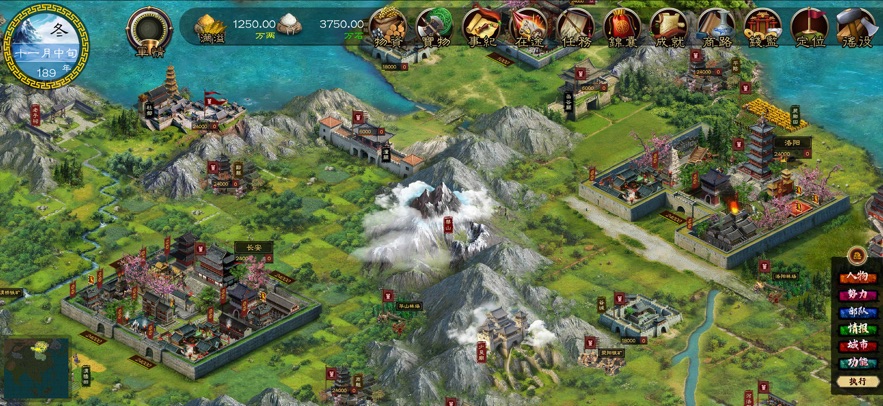The width and height of the screenshot is (883, 406).
Task: Click the 定位 locate flag icon
Action: [x=809, y=26]
